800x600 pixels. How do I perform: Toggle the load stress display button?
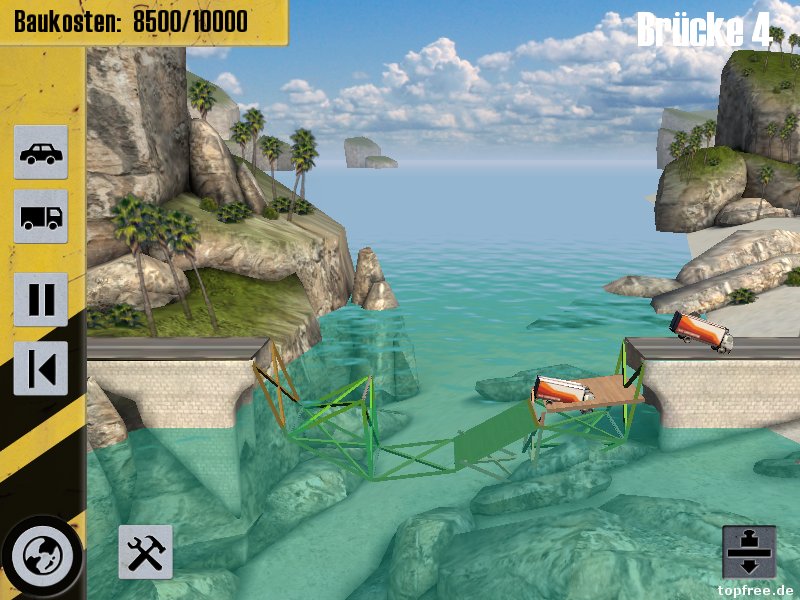pyautogui.click(x=748, y=551)
